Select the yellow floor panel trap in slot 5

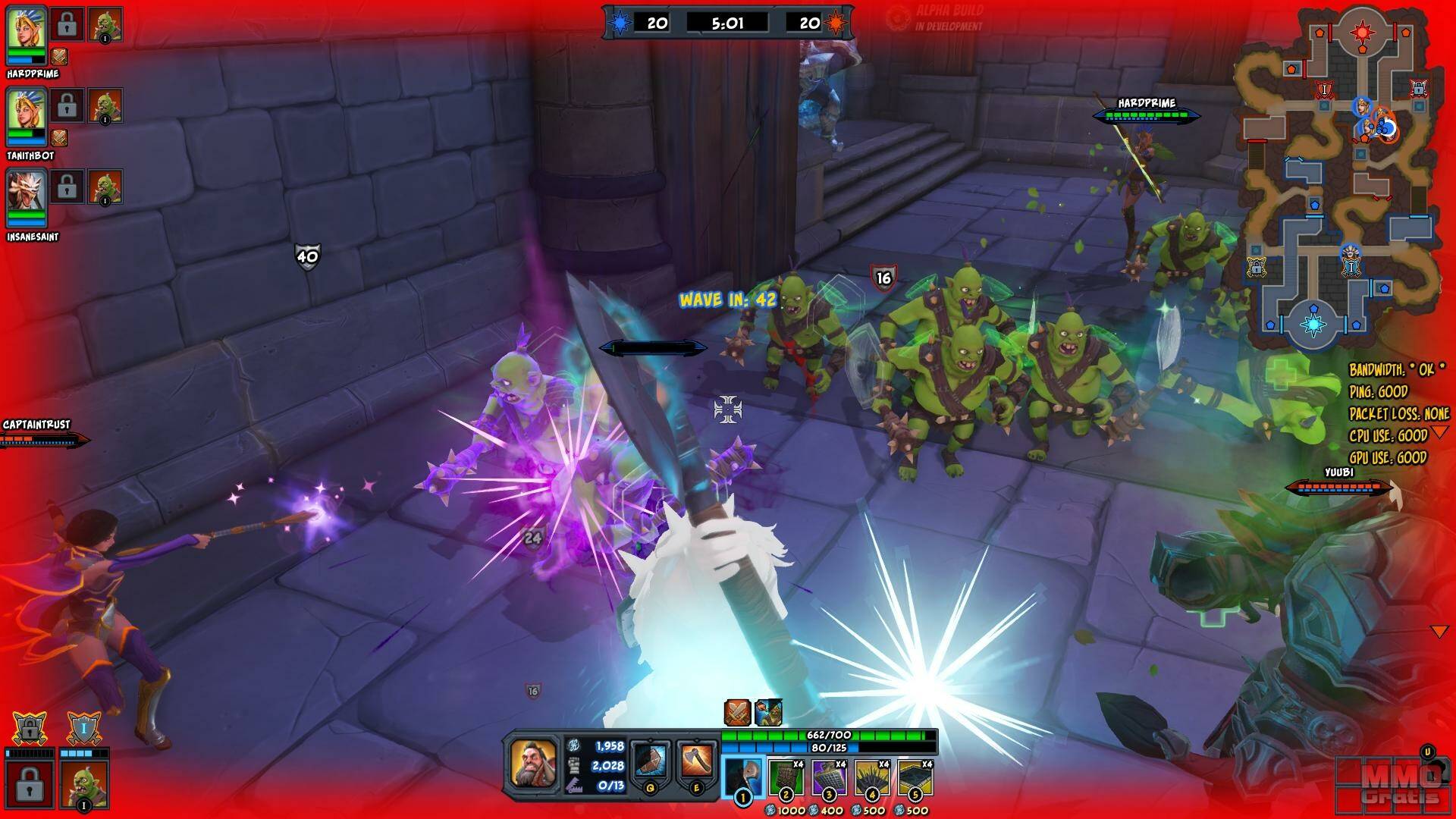(916, 777)
